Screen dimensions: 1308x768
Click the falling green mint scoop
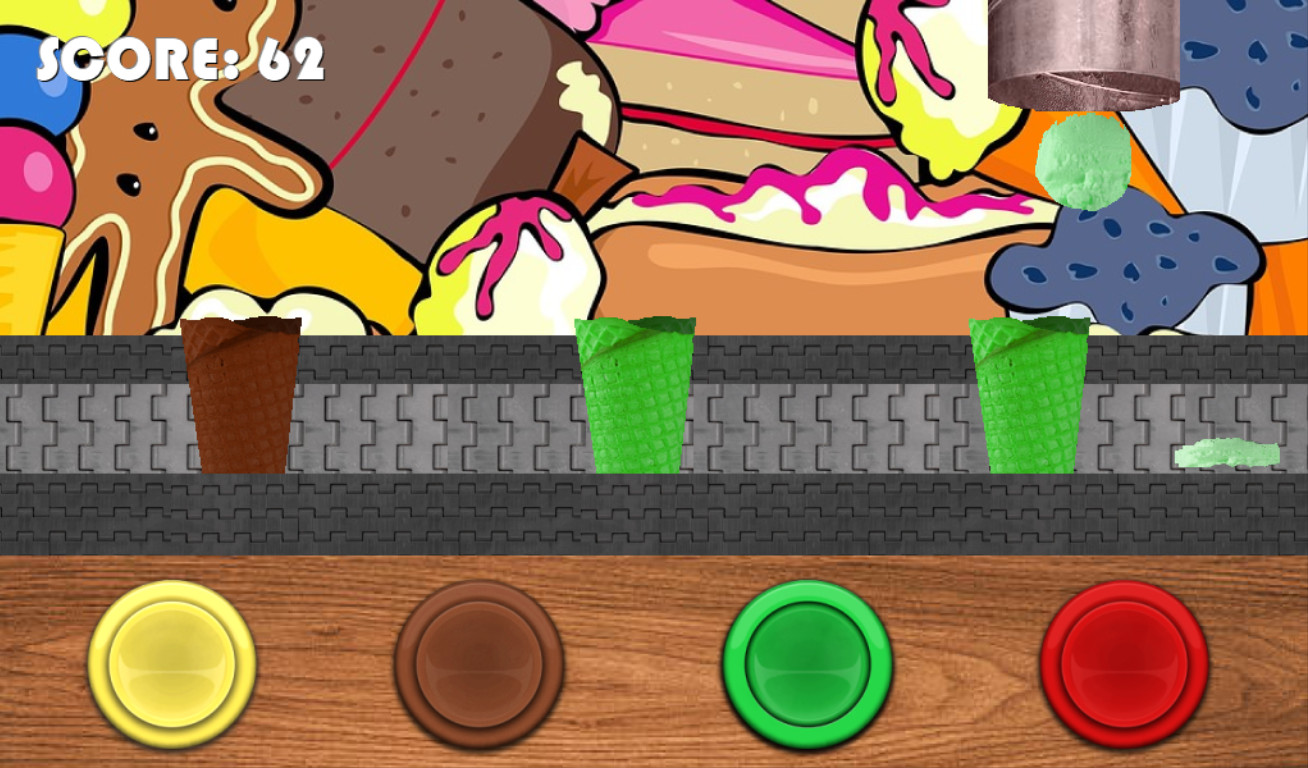click(1083, 163)
